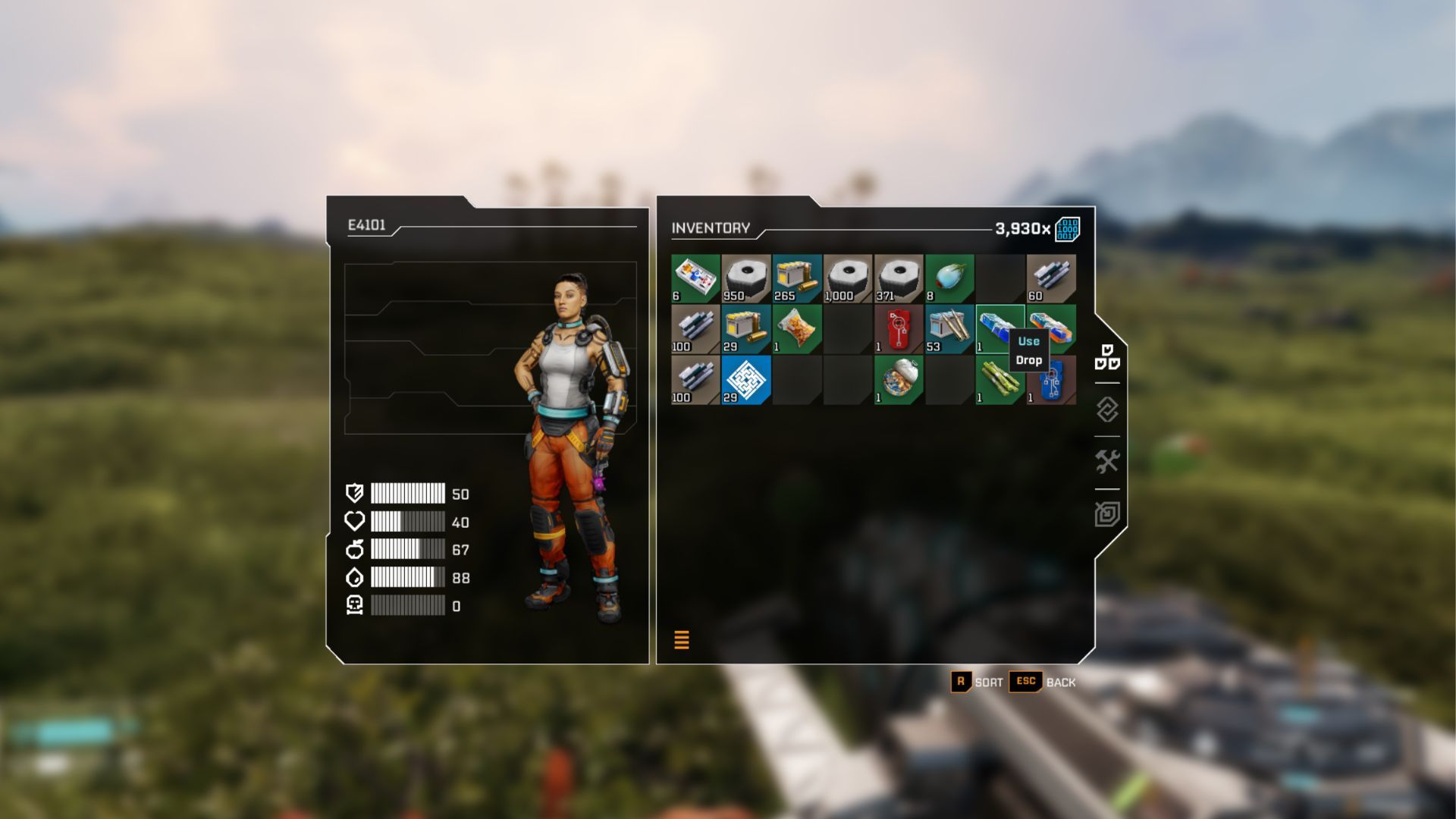Select the ammo crate stack of 29
This screenshot has width=1456, height=819.
(746, 329)
